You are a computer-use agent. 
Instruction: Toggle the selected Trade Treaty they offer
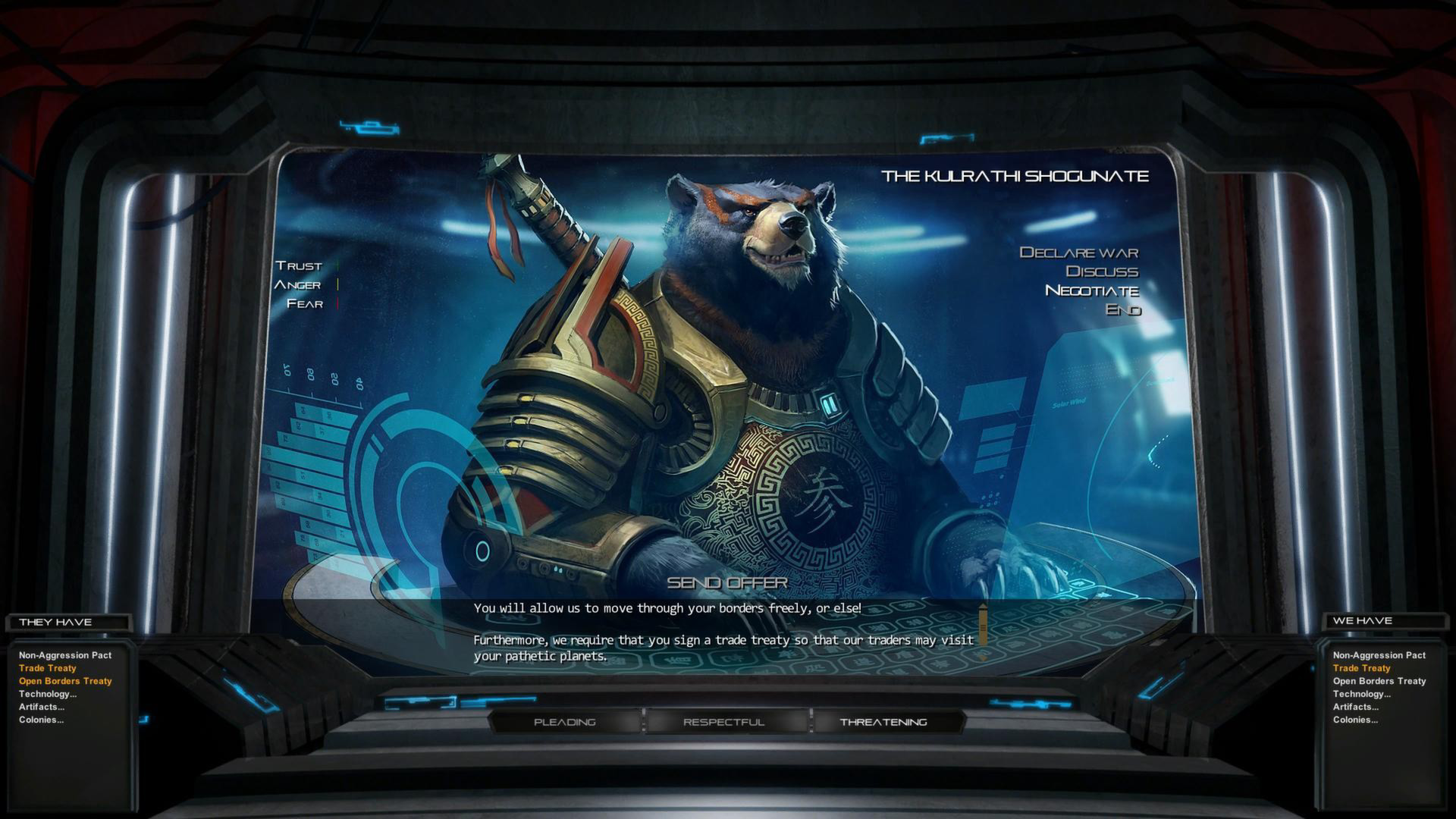46,668
